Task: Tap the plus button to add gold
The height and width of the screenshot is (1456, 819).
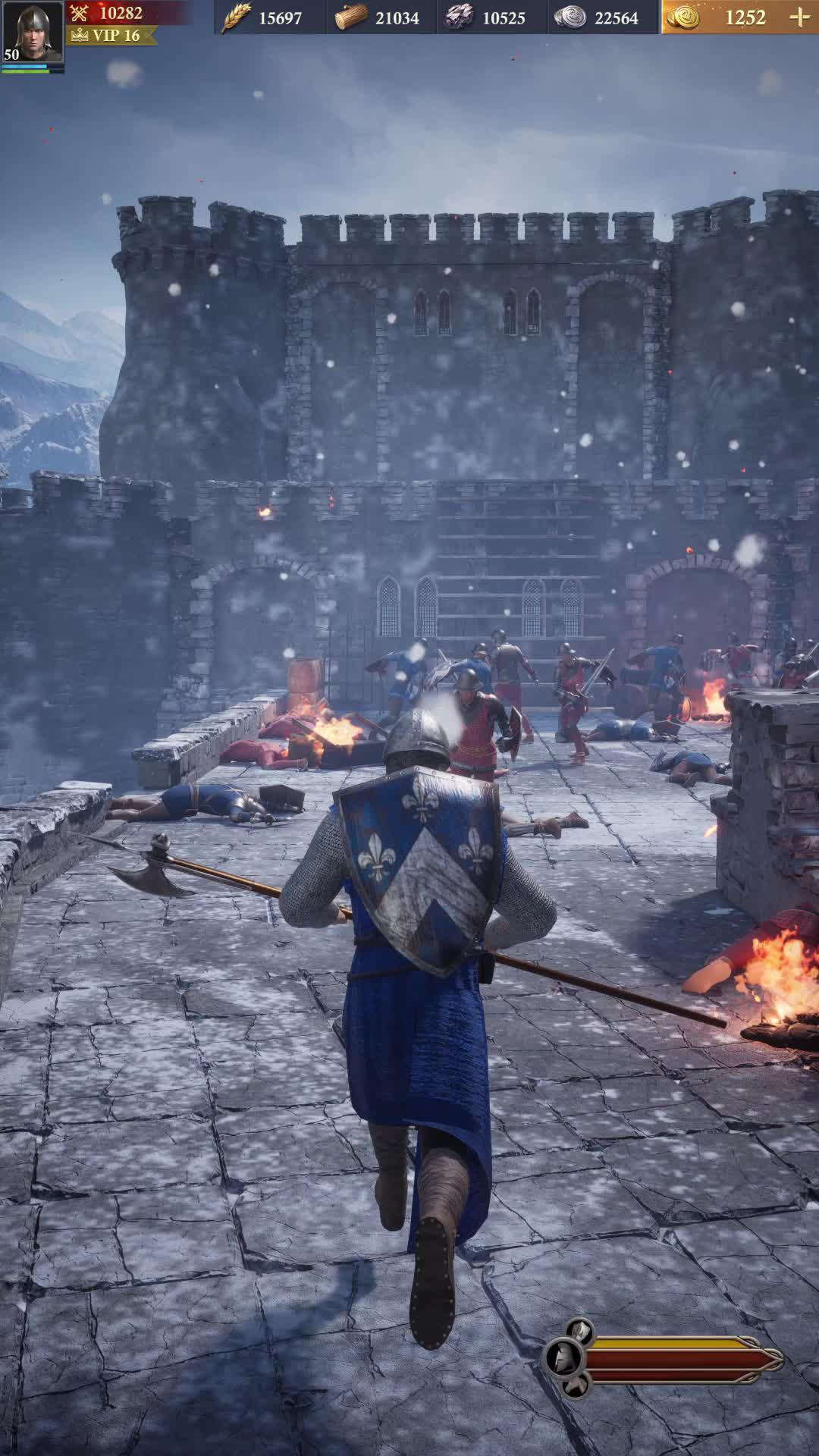Action: [799, 17]
